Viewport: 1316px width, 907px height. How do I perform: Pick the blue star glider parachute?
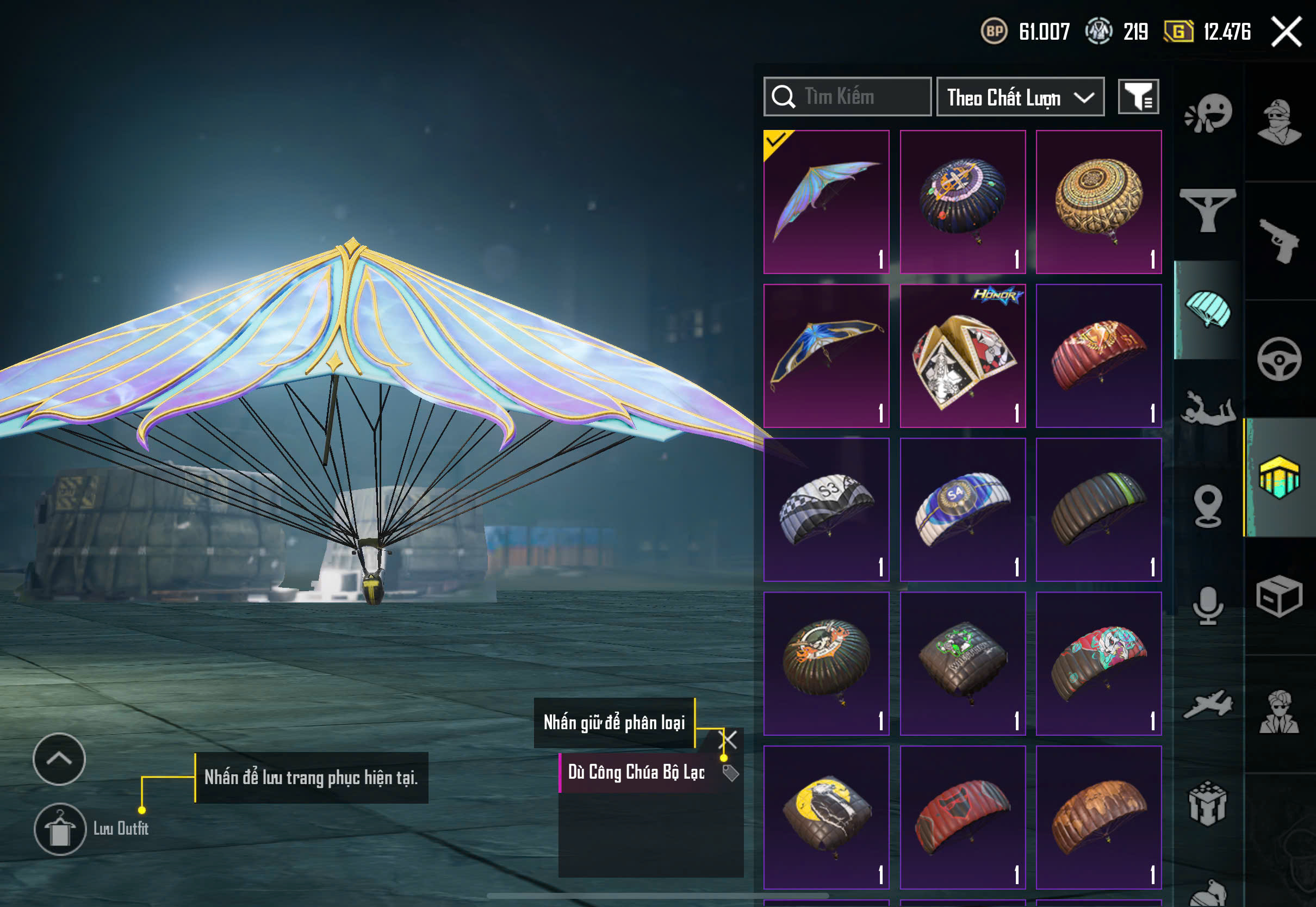[x=826, y=356]
